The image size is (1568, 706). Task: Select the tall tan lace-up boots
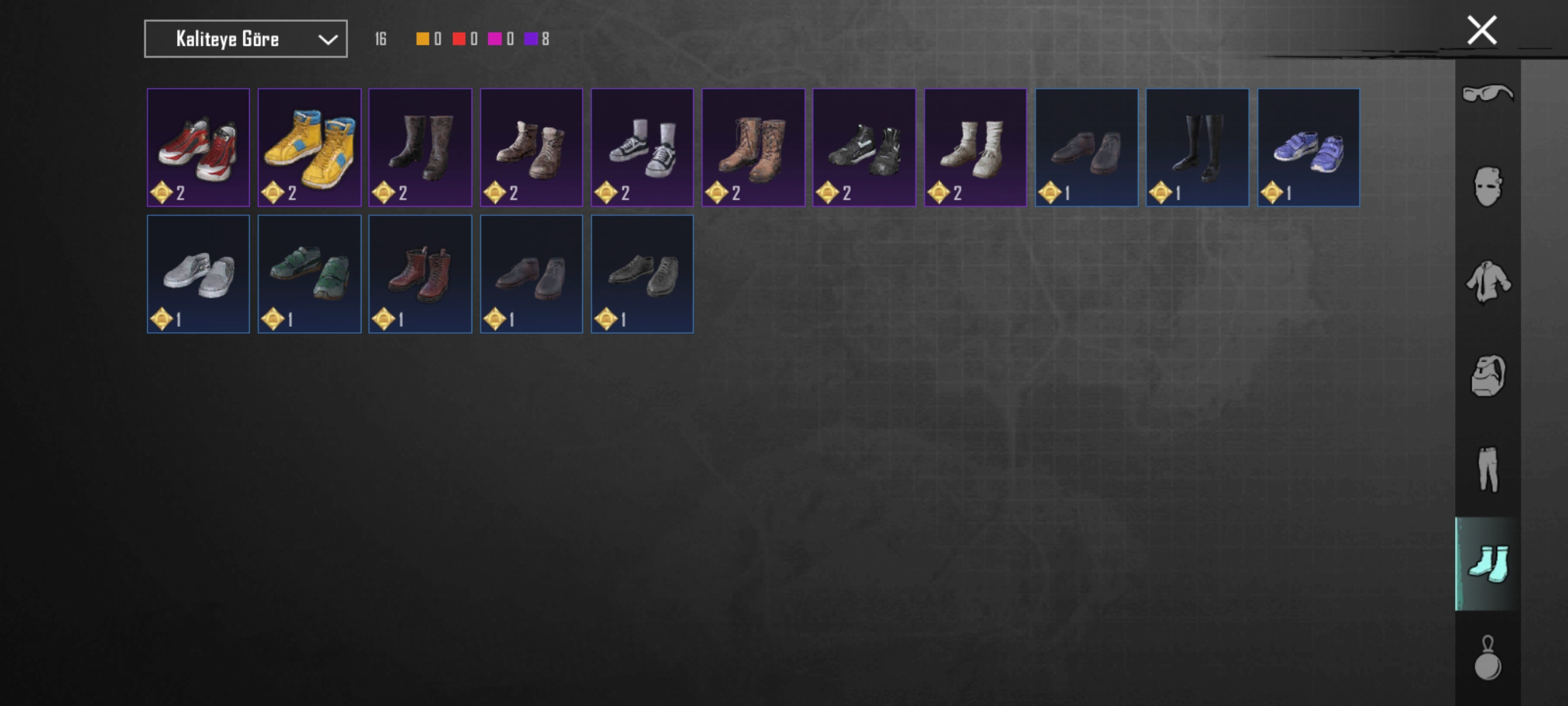pos(753,148)
